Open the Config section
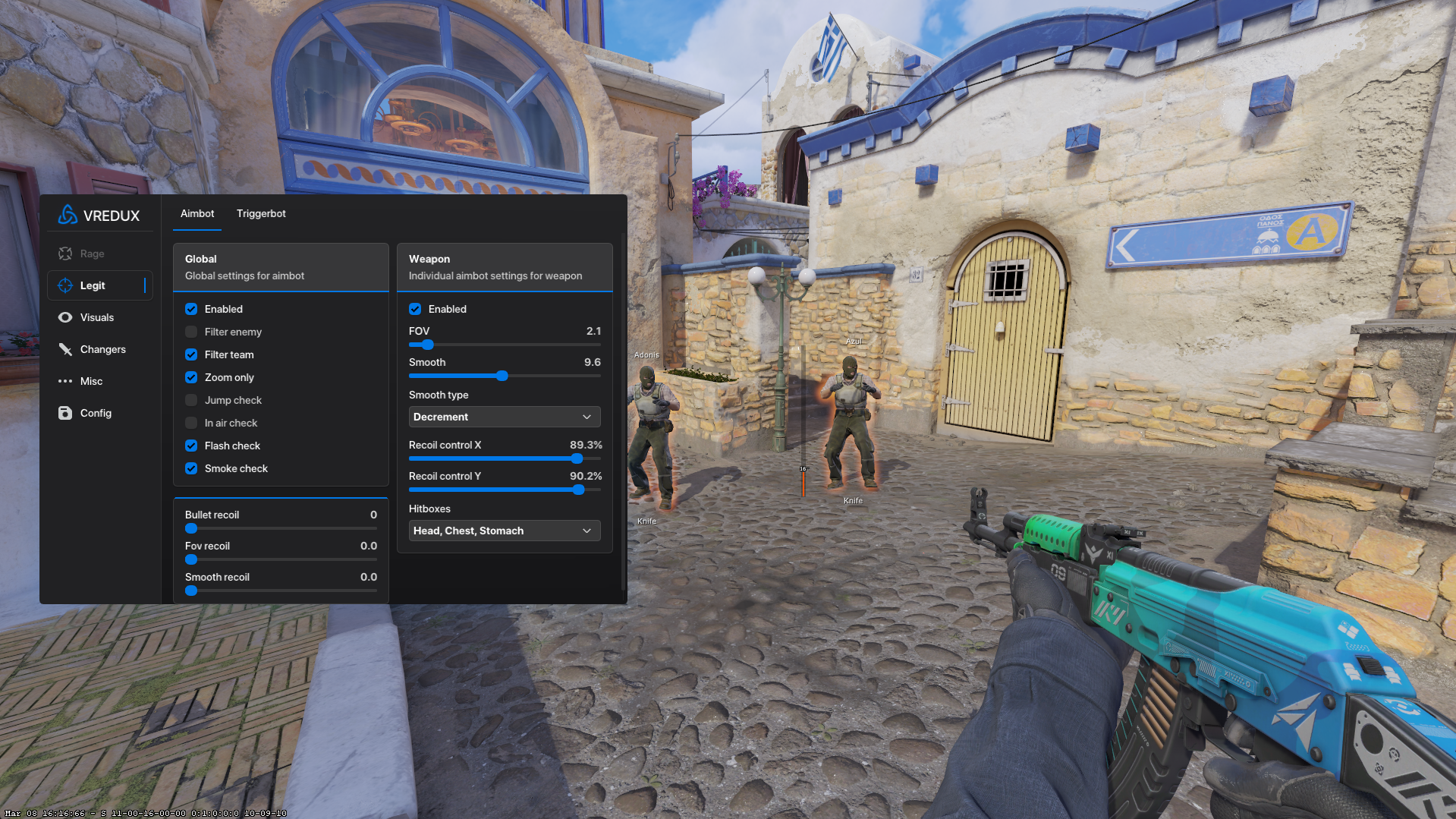This screenshot has height=819, width=1456. point(96,413)
